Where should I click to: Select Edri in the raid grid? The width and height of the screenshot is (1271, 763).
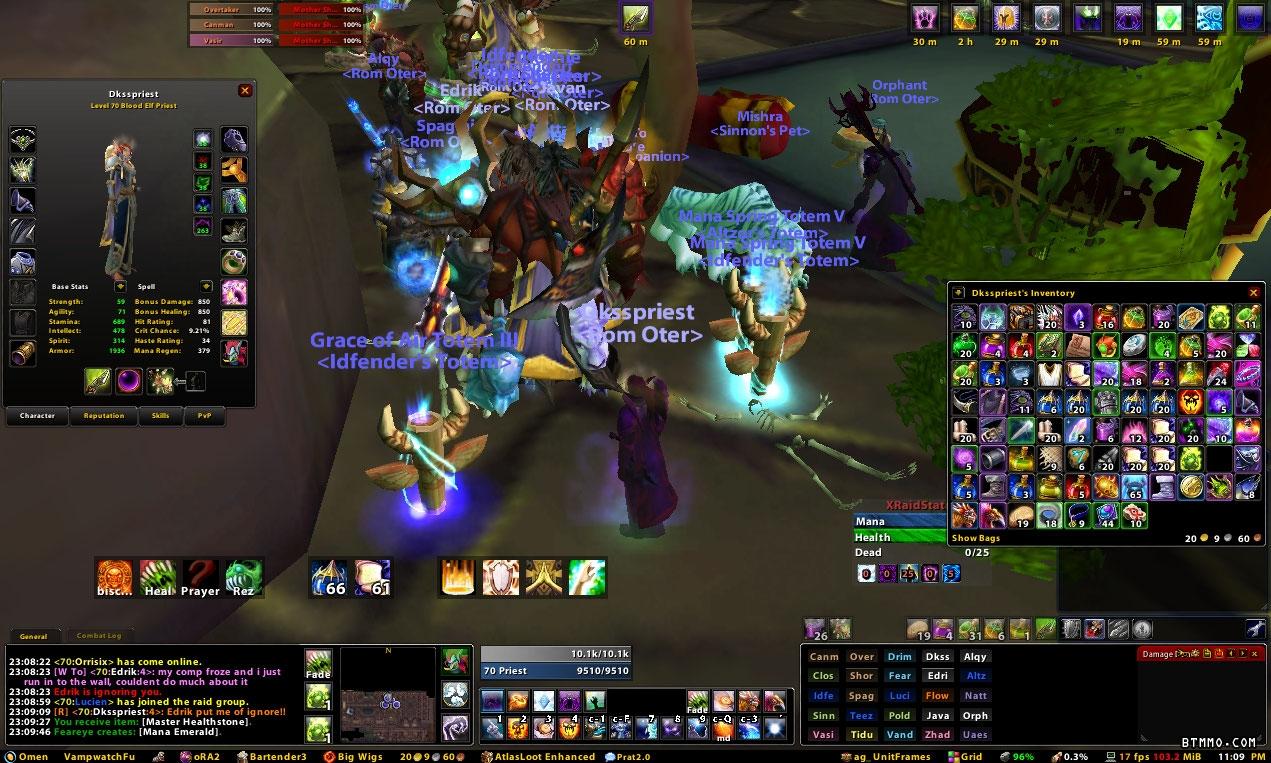[937, 676]
